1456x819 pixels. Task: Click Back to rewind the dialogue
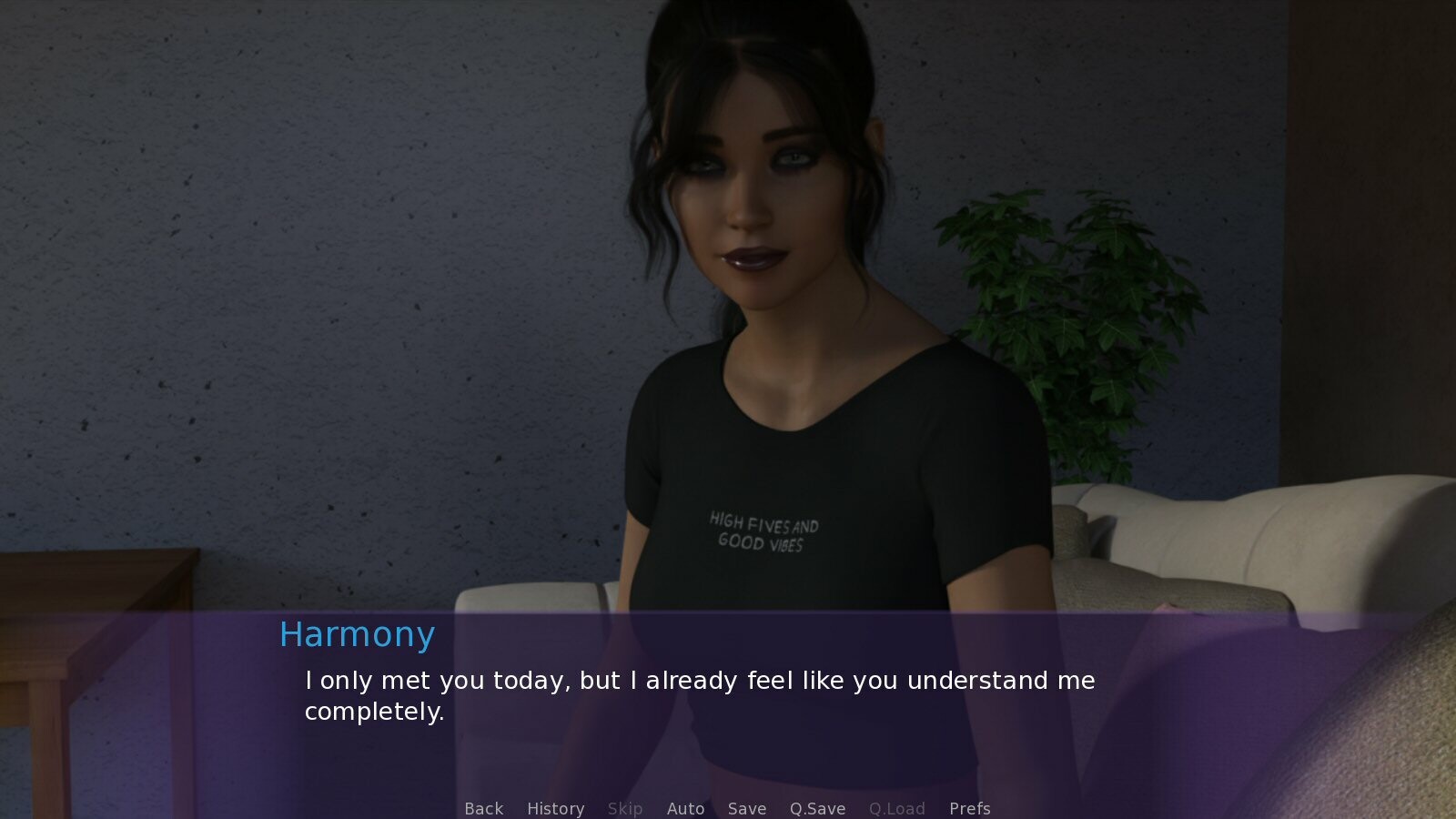click(483, 808)
